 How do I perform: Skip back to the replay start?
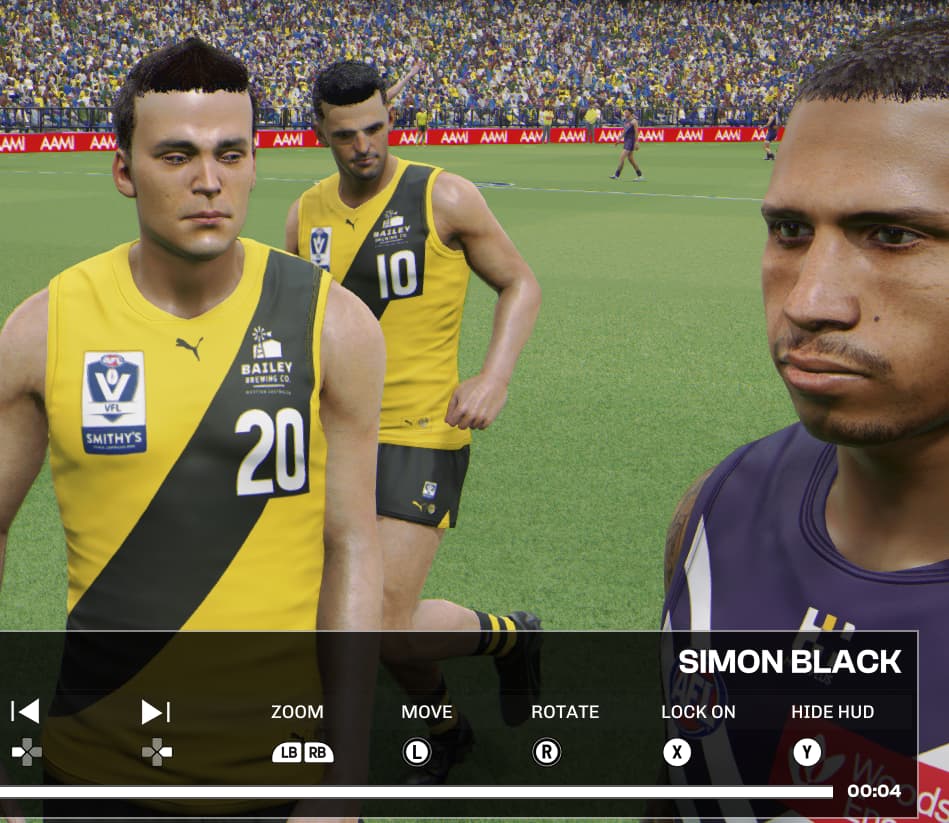point(25,711)
